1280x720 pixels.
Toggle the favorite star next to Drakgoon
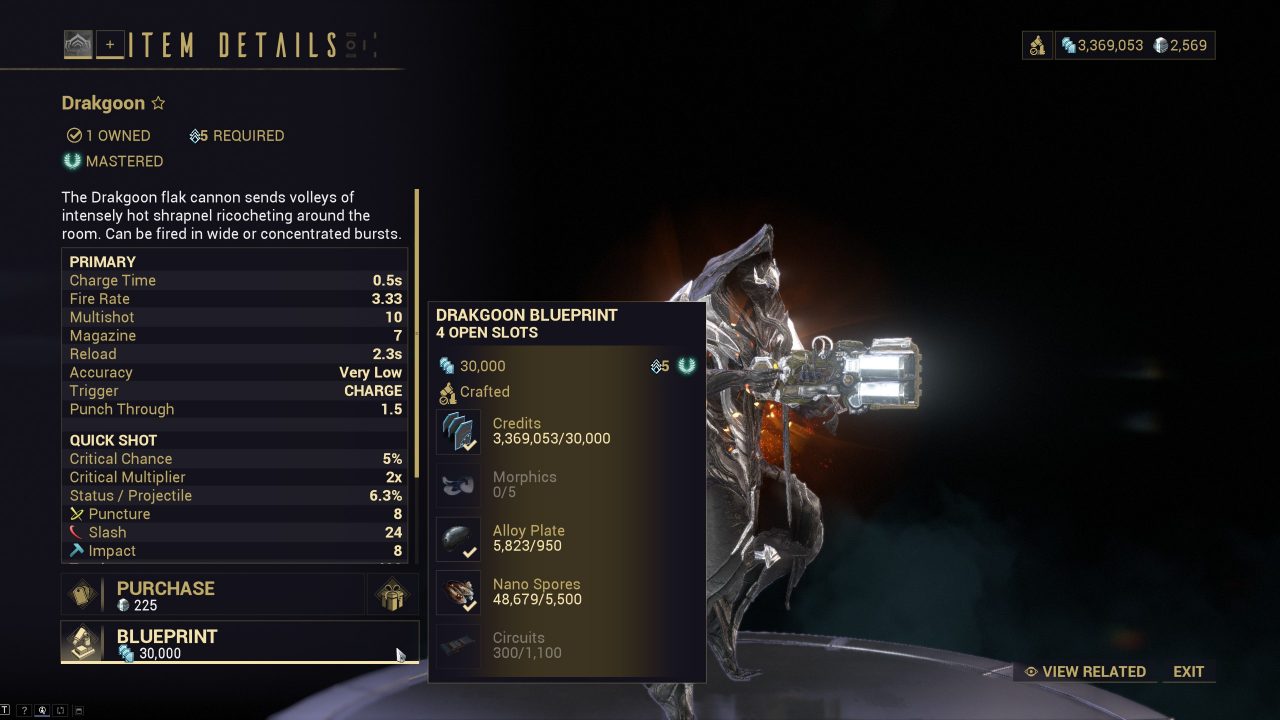coord(159,102)
